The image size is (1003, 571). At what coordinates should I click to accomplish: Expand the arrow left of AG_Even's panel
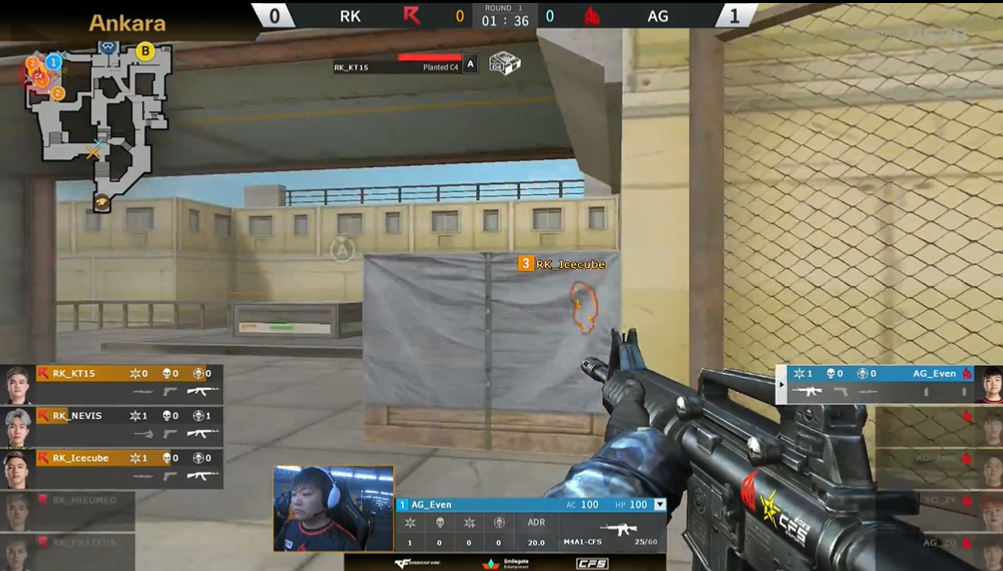(x=782, y=385)
